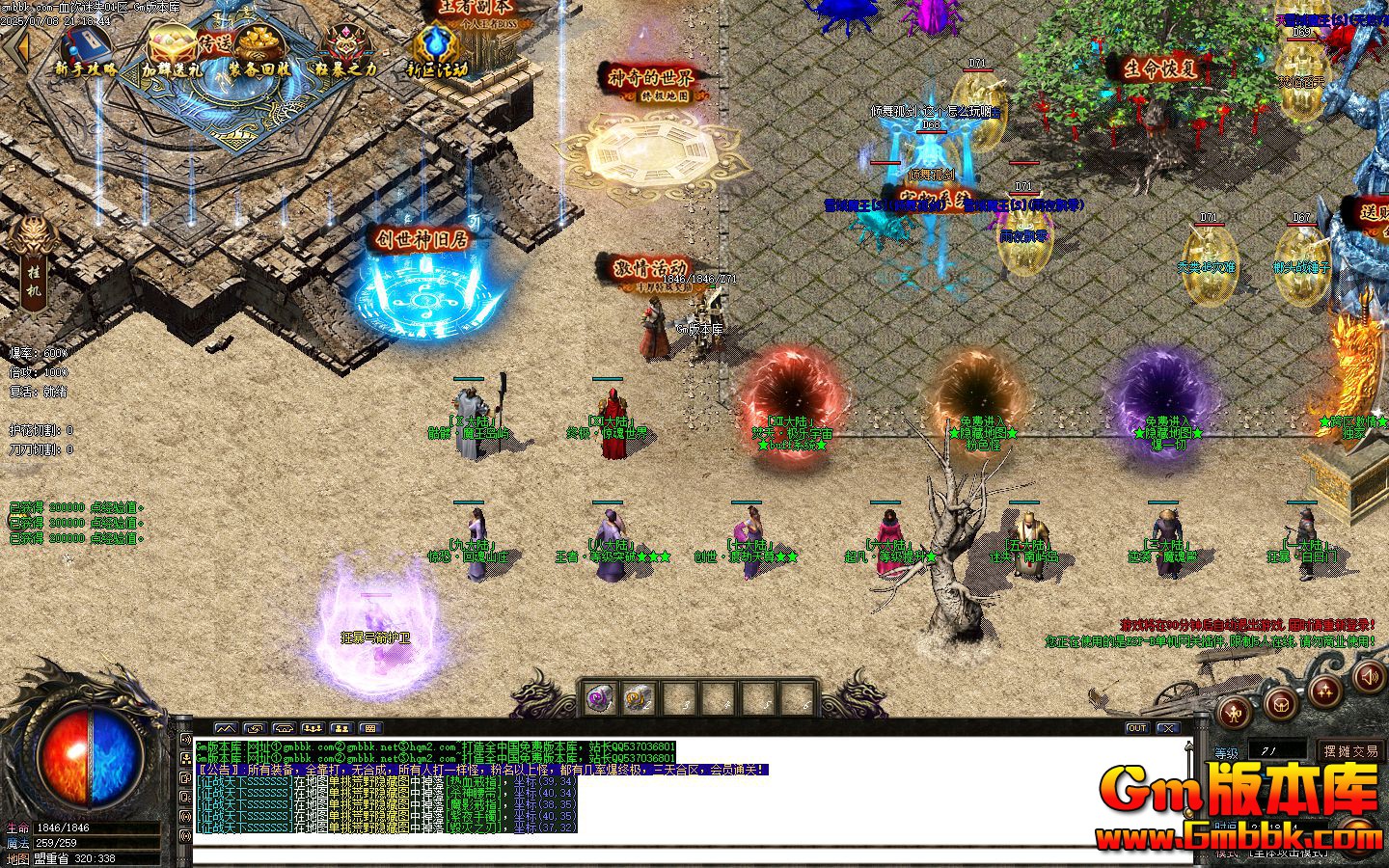Collapse the chat window with the X button
1389x868 pixels.
(1167, 729)
